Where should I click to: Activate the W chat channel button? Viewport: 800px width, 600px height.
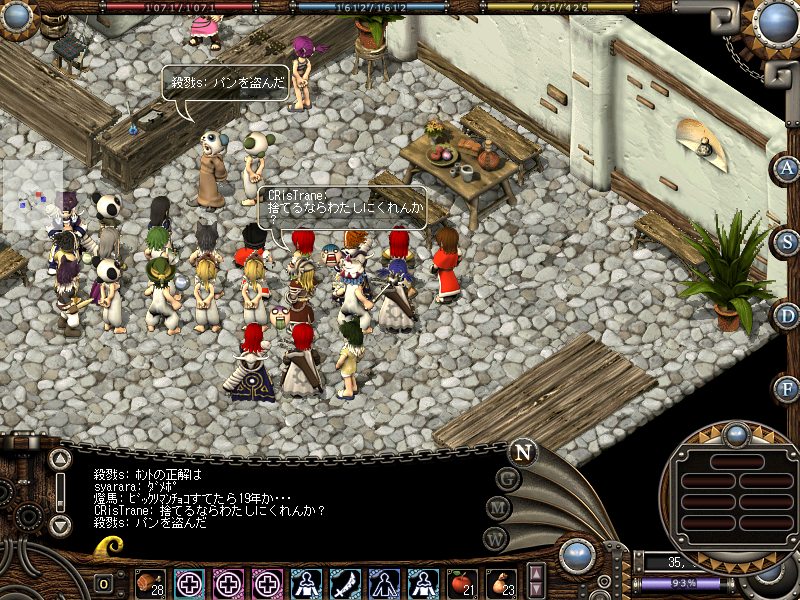coord(495,537)
